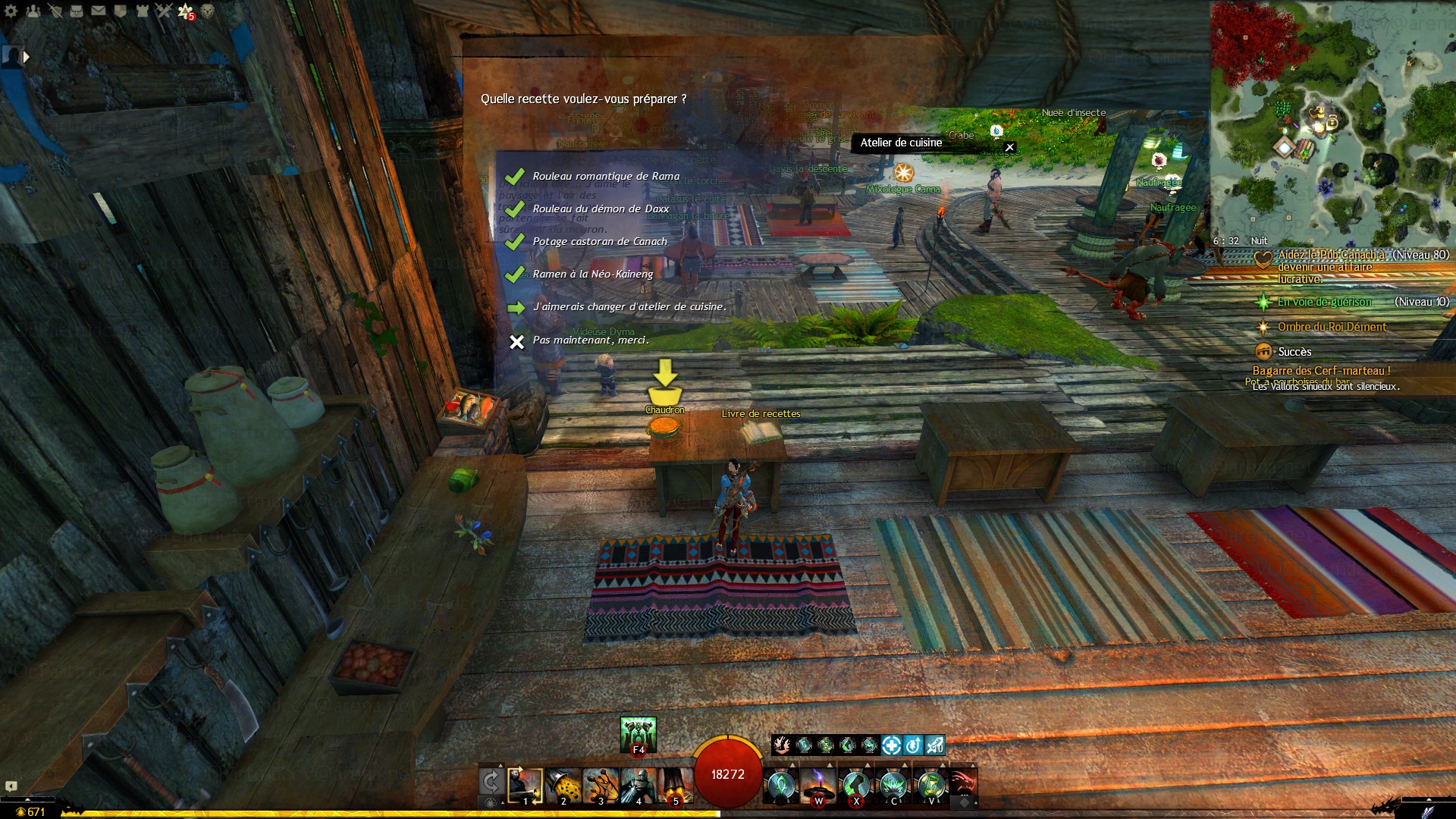Select Rouleau du démon de Daxx recipe
The width and height of the screenshot is (1456, 819).
600,209
